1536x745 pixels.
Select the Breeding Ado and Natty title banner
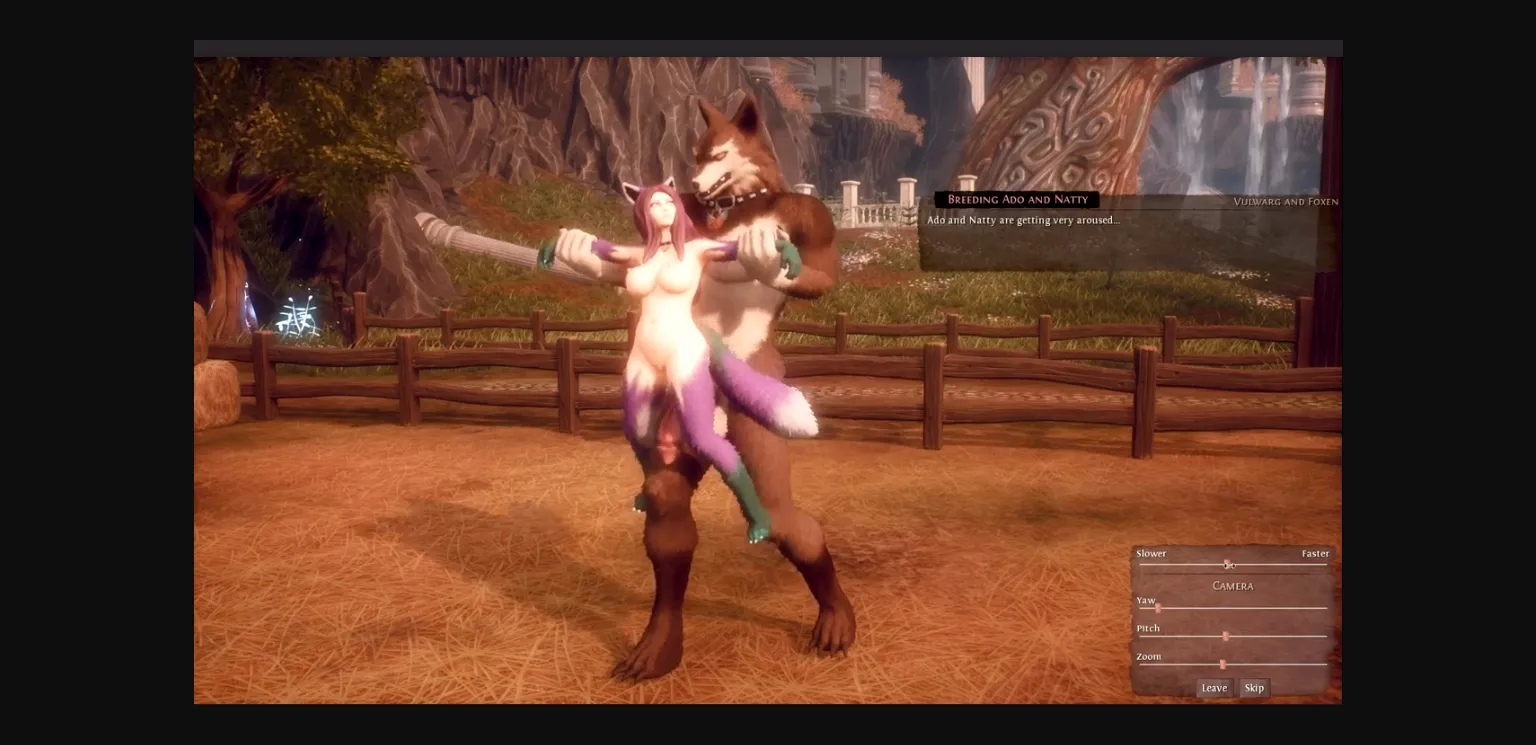click(x=1017, y=199)
